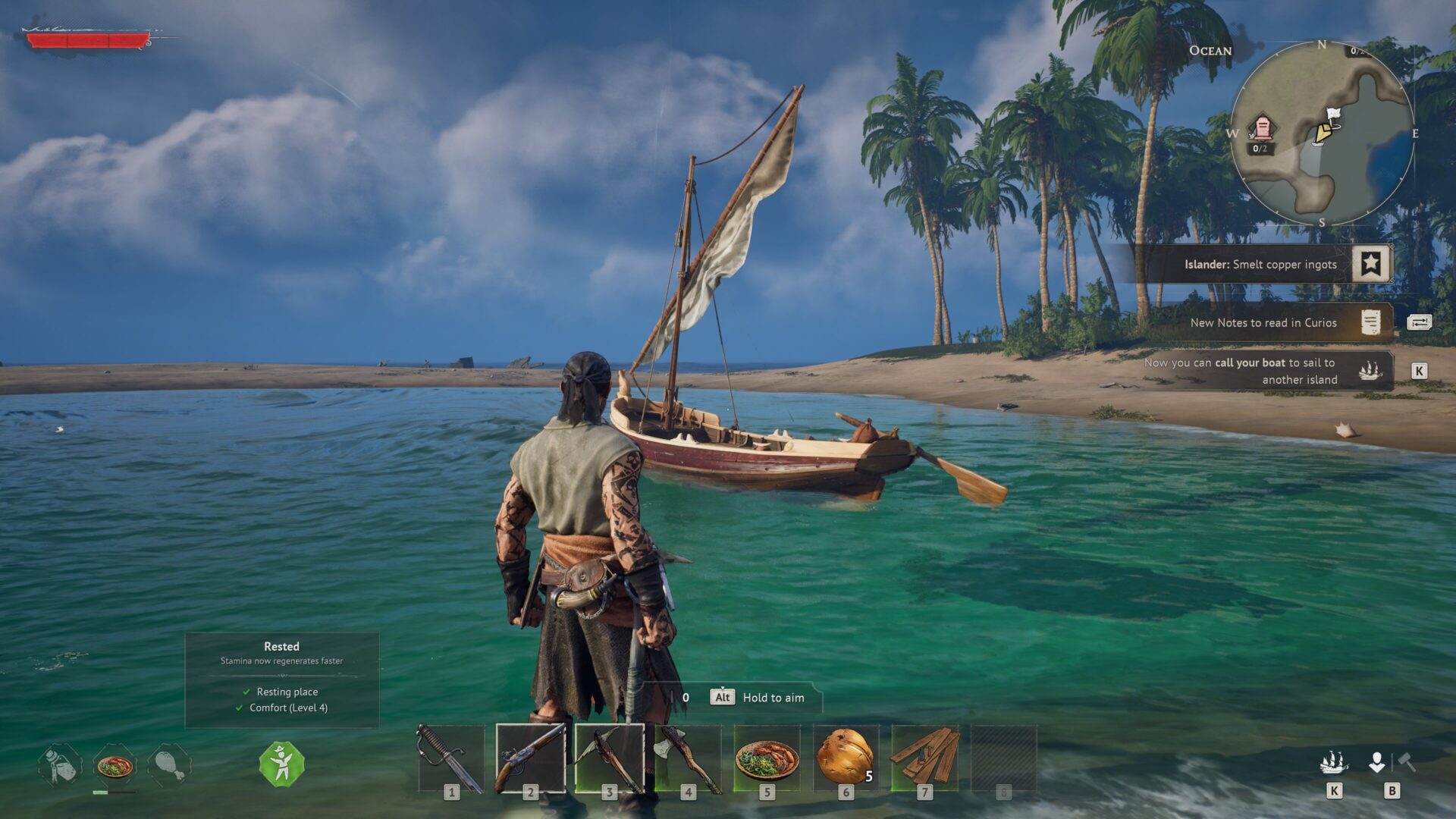This screenshot has height=819, width=1456.
Task: Click the empty drumstick food slot
Action: pyautogui.click(x=170, y=765)
